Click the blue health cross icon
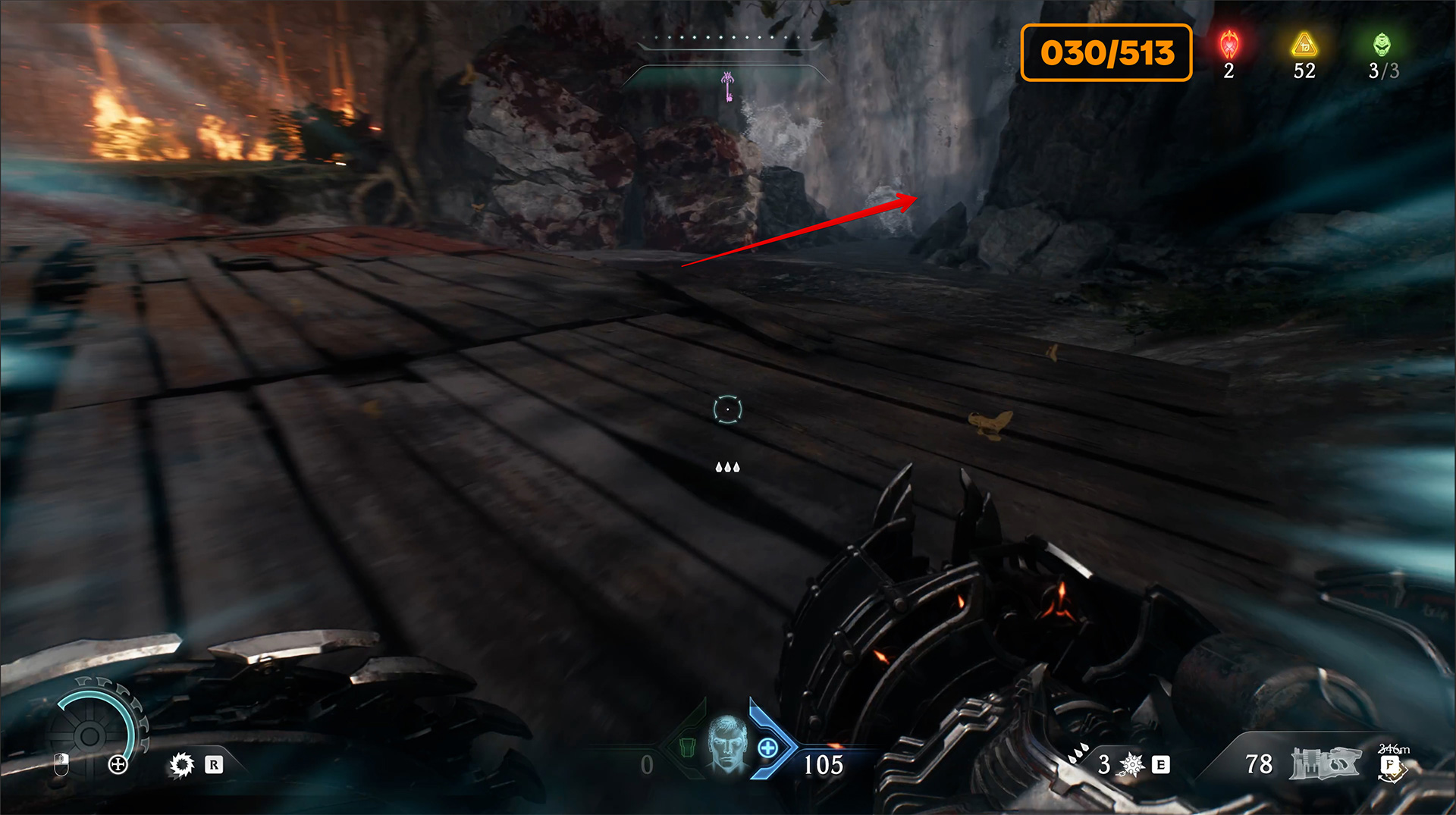The image size is (1456, 815). (767, 748)
